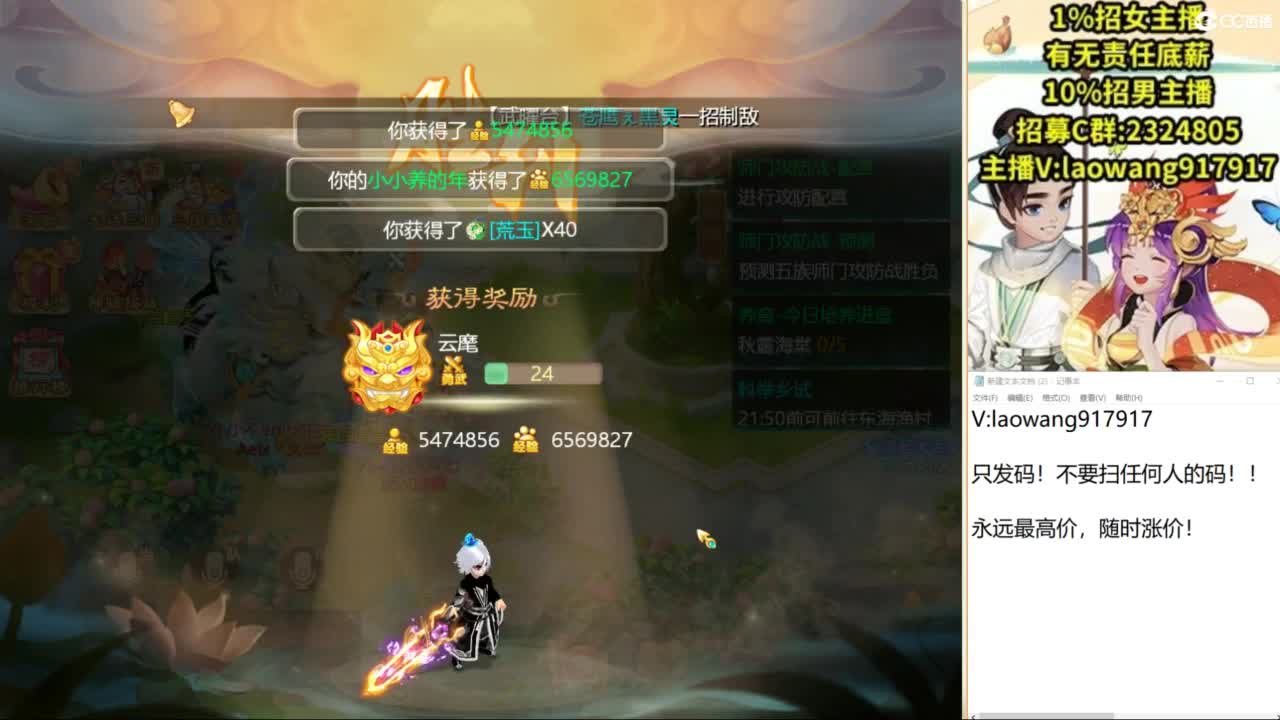Open the 格式(O) menu in Notepad

pyautogui.click(x=1056, y=394)
